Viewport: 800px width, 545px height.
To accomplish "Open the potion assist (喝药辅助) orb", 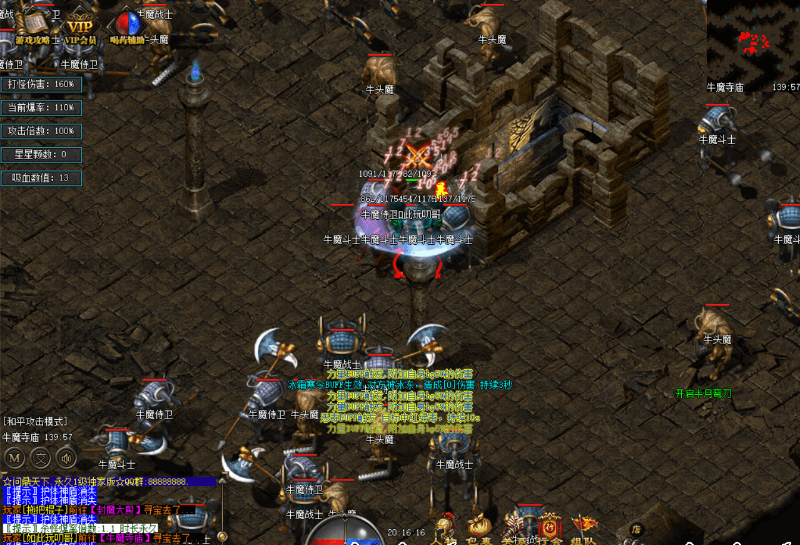I will [127, 24].
